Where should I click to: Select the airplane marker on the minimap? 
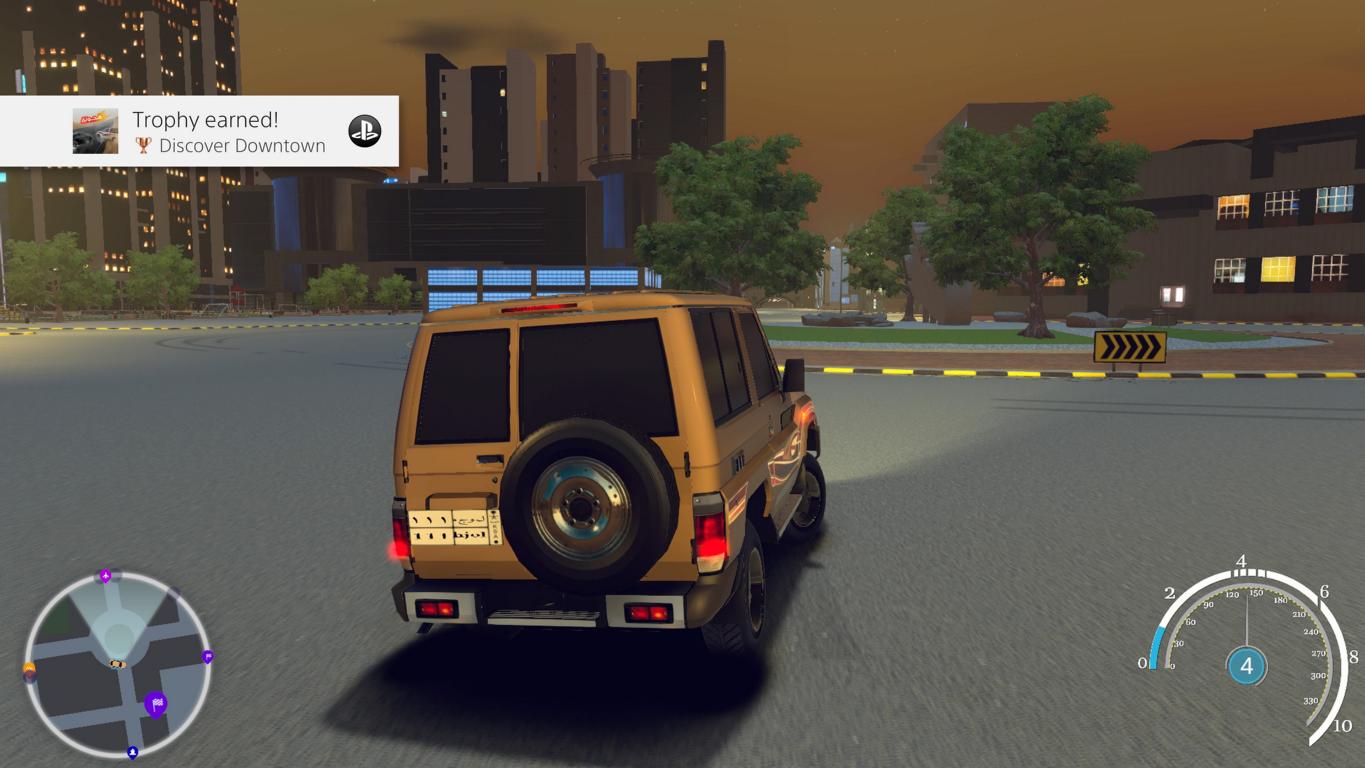(105, 576)
